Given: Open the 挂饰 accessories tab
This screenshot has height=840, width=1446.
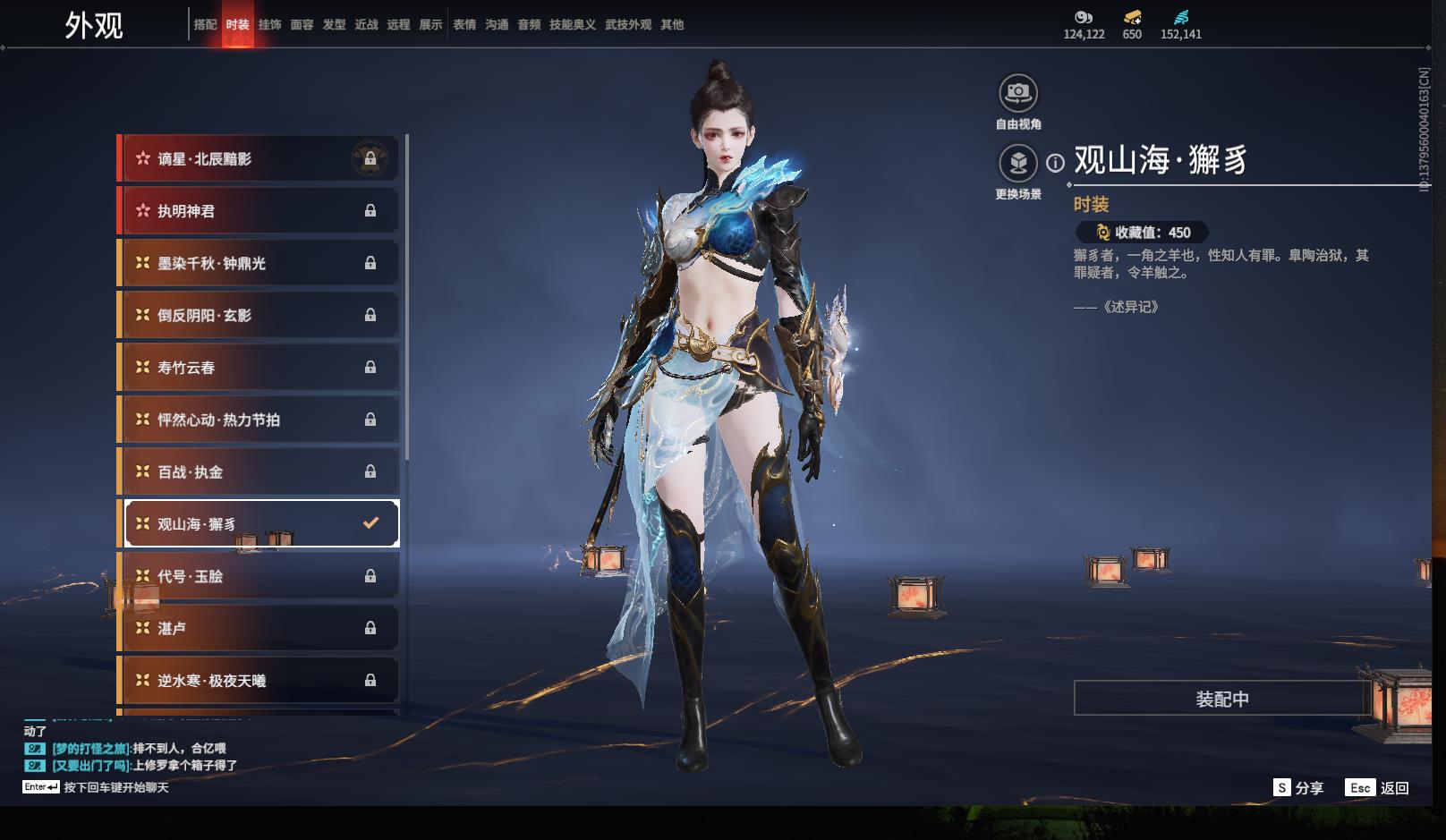Looking at the screenshot, I should 269,25.
